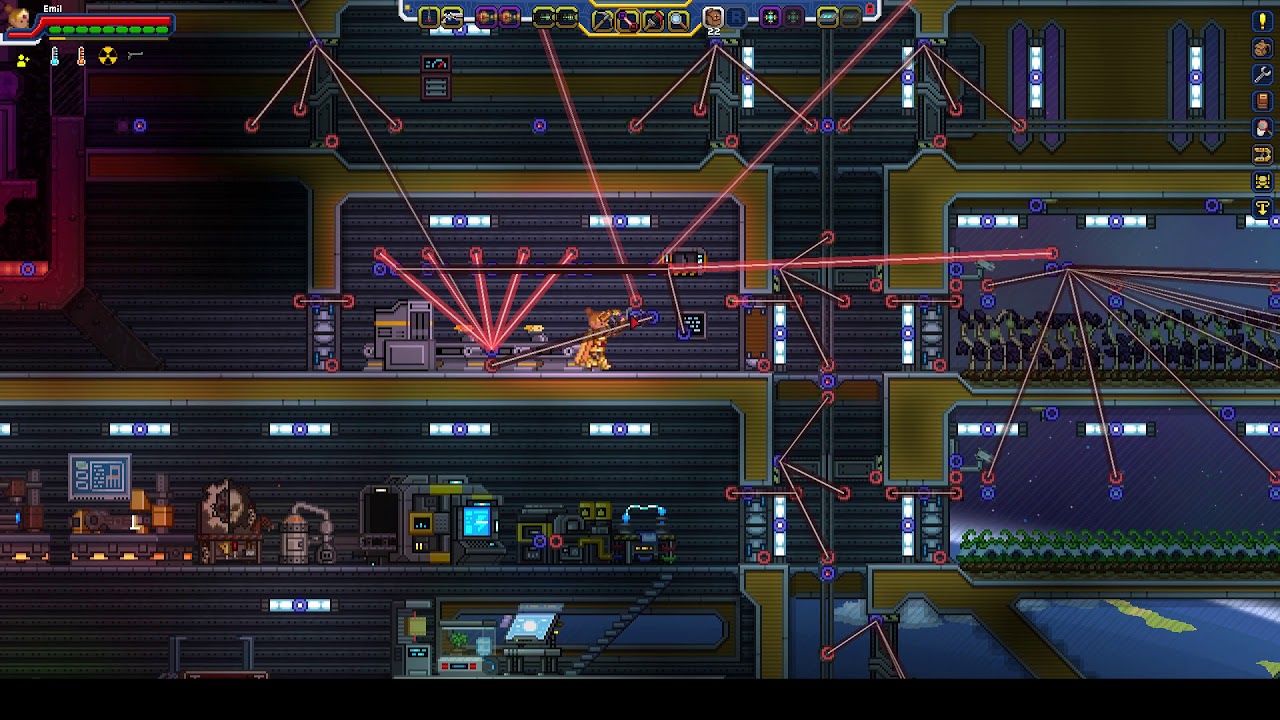Select the wiring tool in the hotbar
Screen dimensions: 1280x720
[628, 18]
